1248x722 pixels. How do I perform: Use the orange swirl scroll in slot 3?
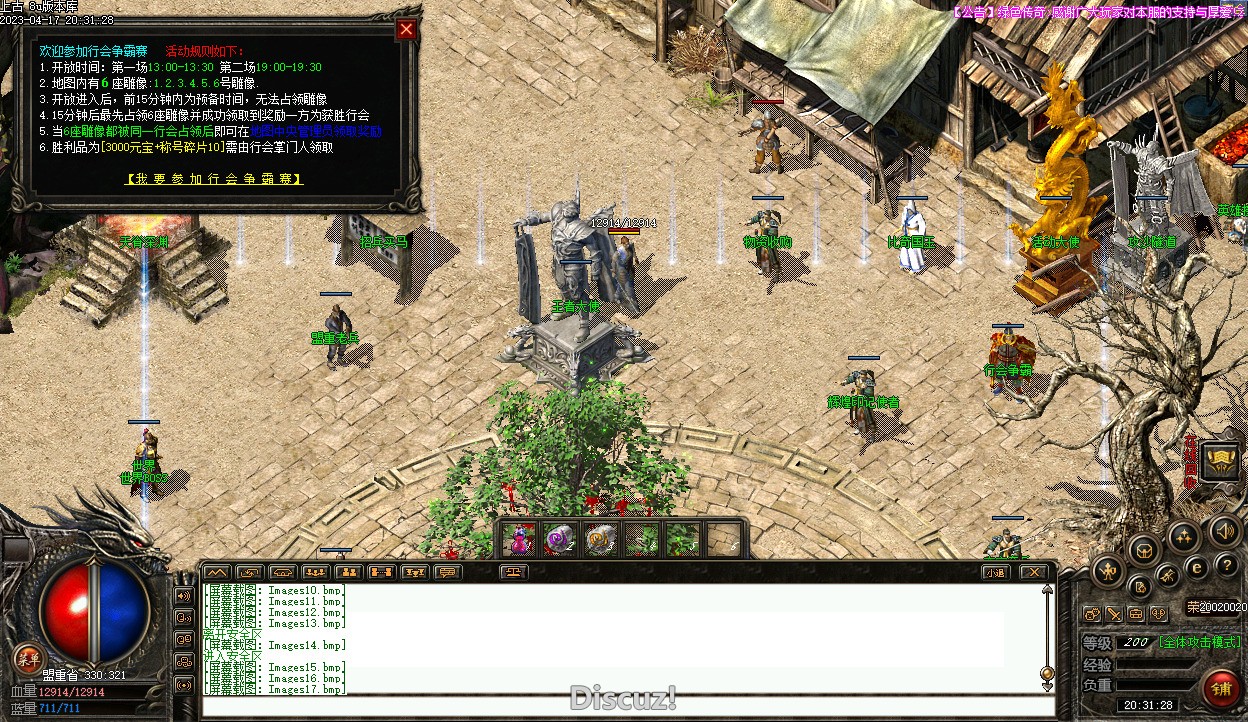tap(600, 540)
